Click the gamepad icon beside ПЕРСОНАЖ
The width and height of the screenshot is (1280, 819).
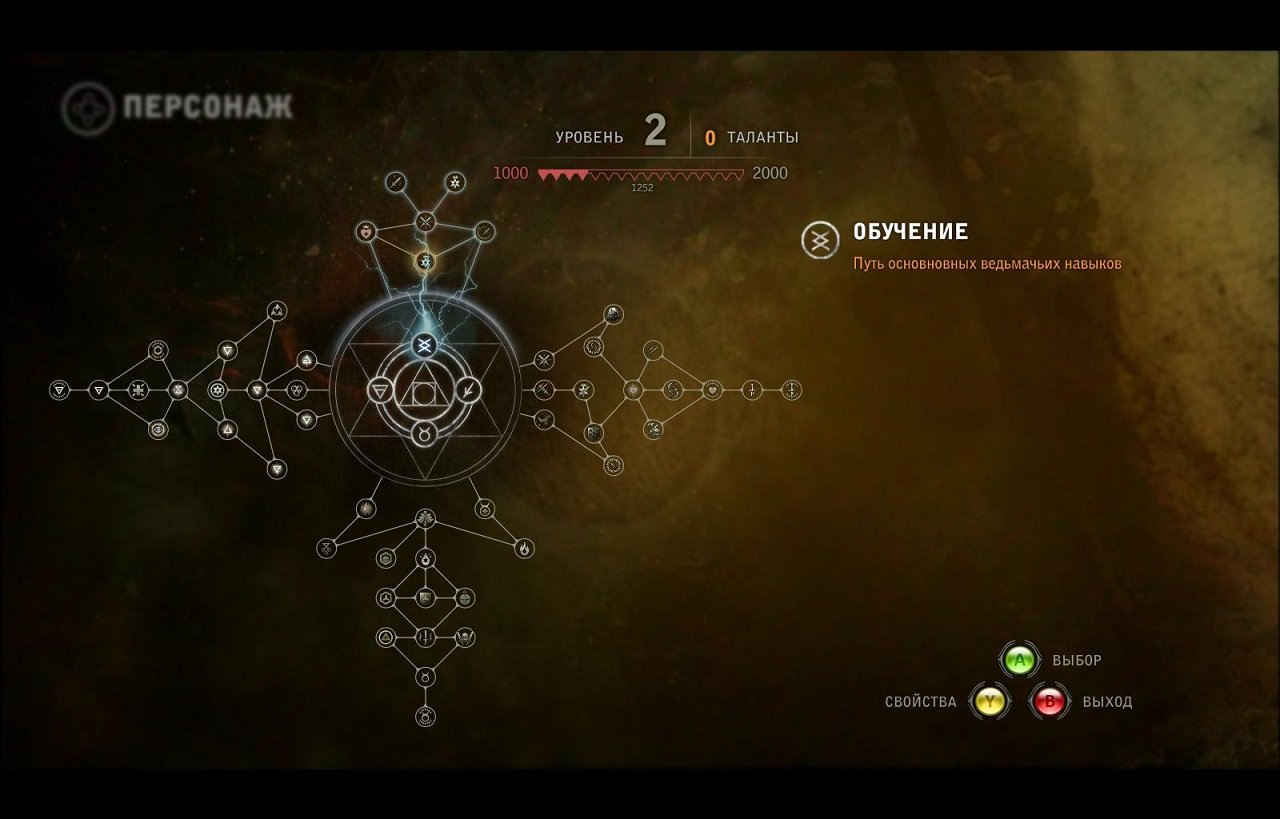[x=88, y=103]
